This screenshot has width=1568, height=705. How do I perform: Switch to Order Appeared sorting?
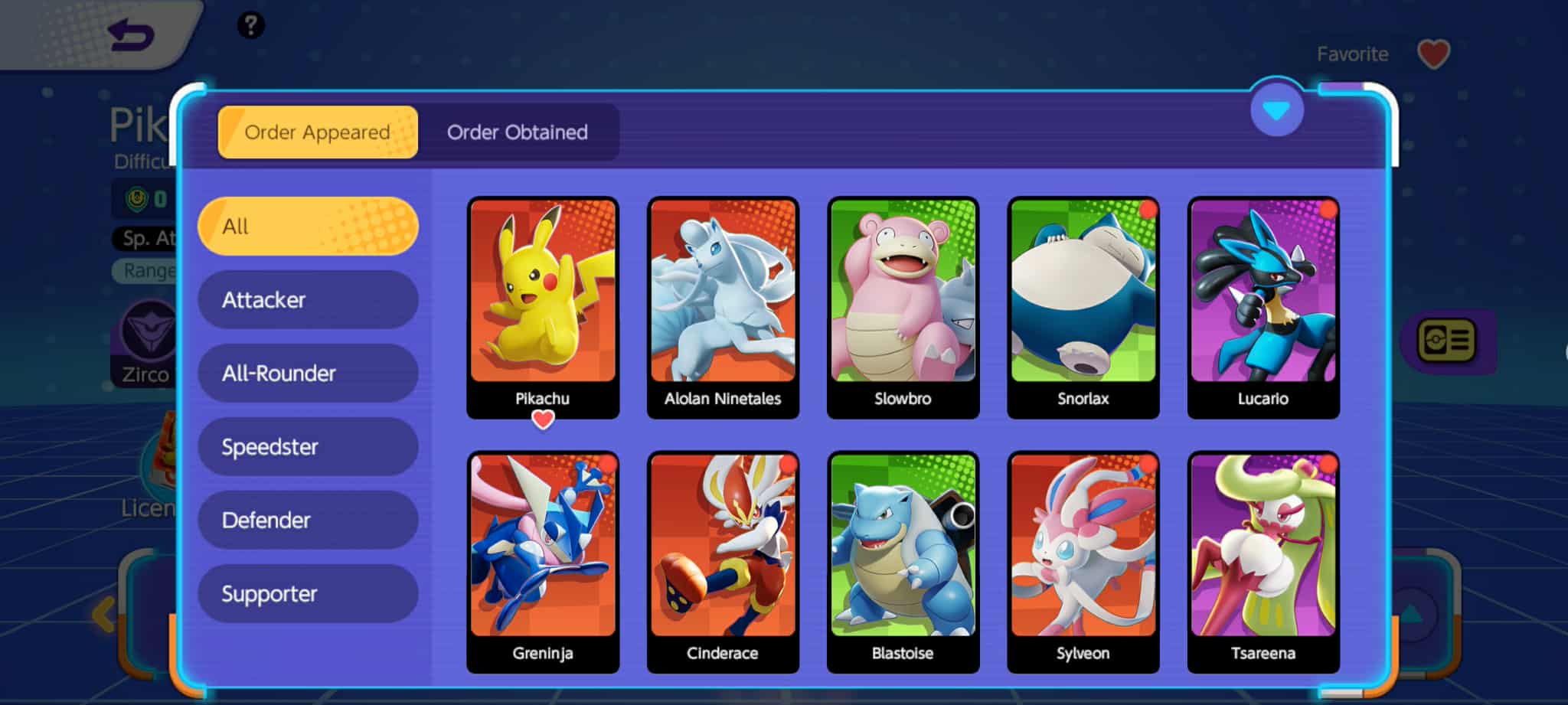click(x=318, y=132)
